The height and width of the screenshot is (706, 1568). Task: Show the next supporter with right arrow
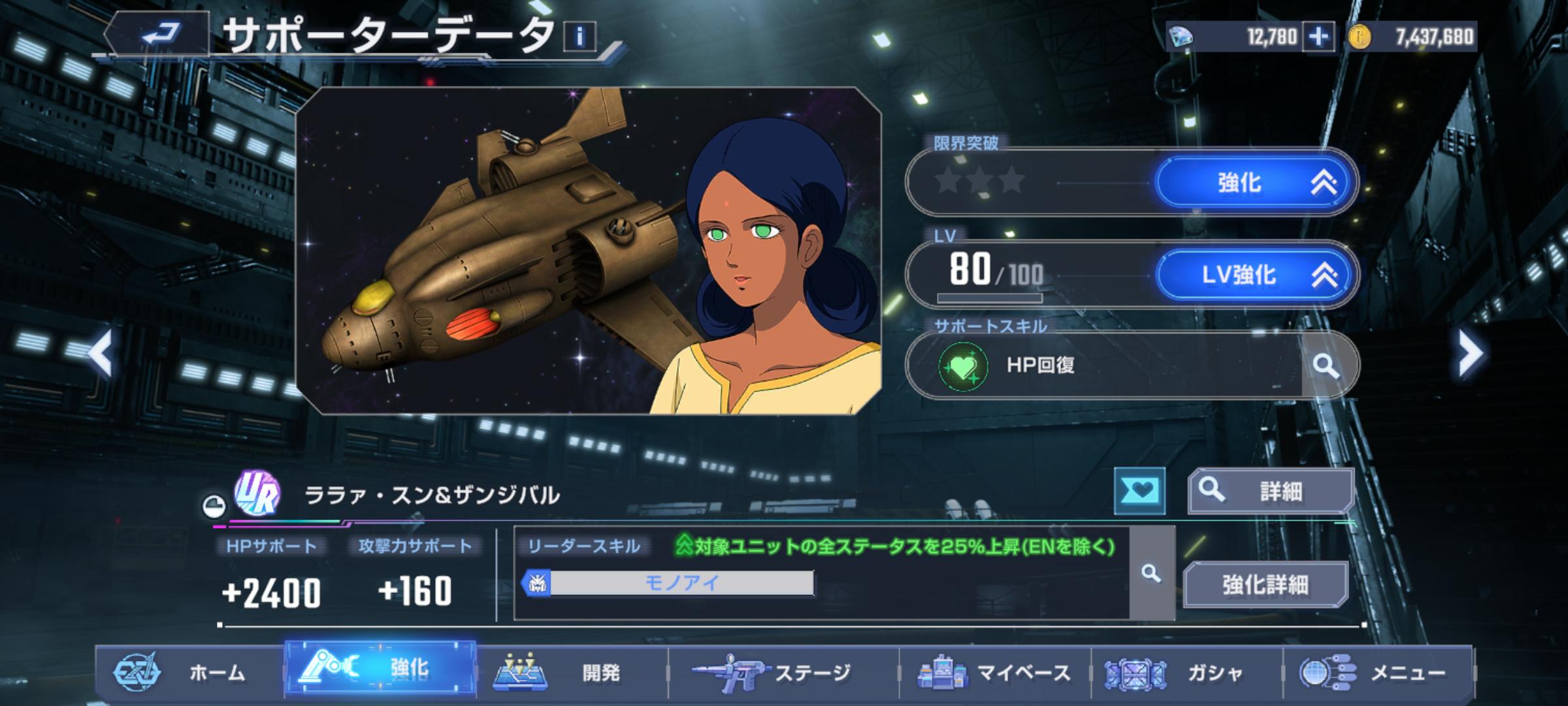point(1470,353)
